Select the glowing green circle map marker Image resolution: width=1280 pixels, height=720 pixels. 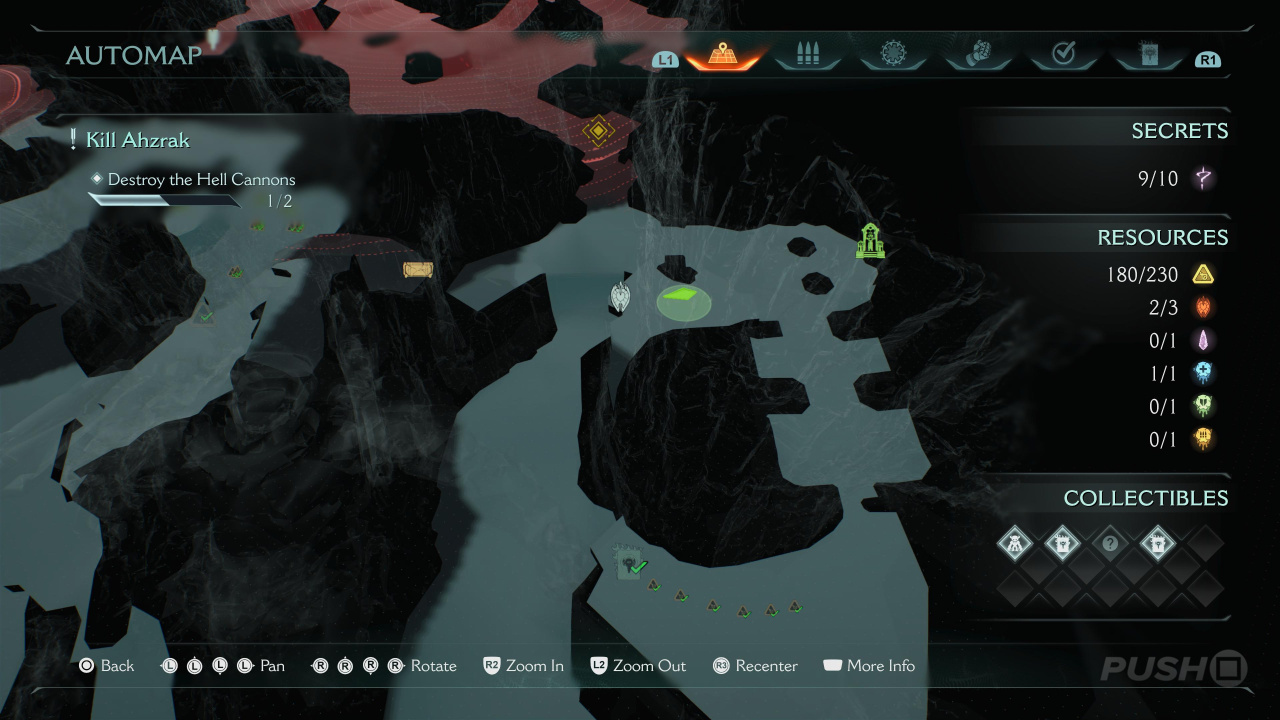tap(684, 300)
